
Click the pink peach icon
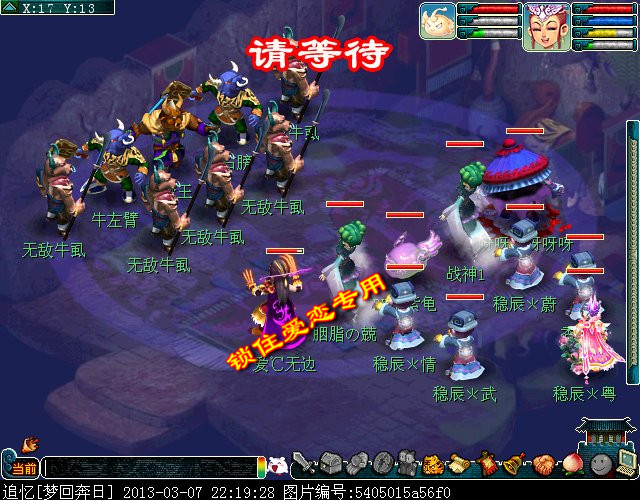pyautogui.click(x=570, y=464)
